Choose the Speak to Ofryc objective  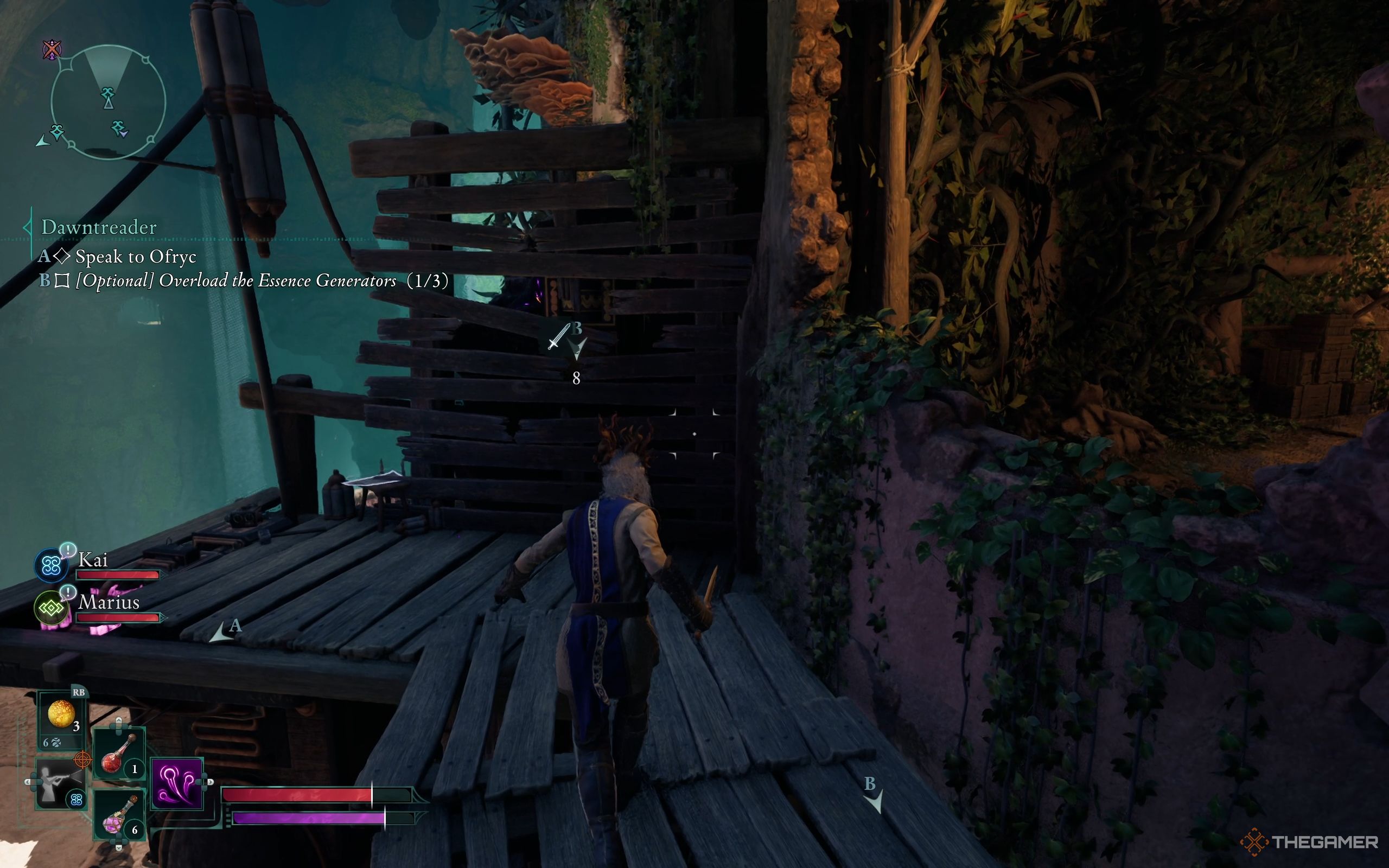coord(136,257)
